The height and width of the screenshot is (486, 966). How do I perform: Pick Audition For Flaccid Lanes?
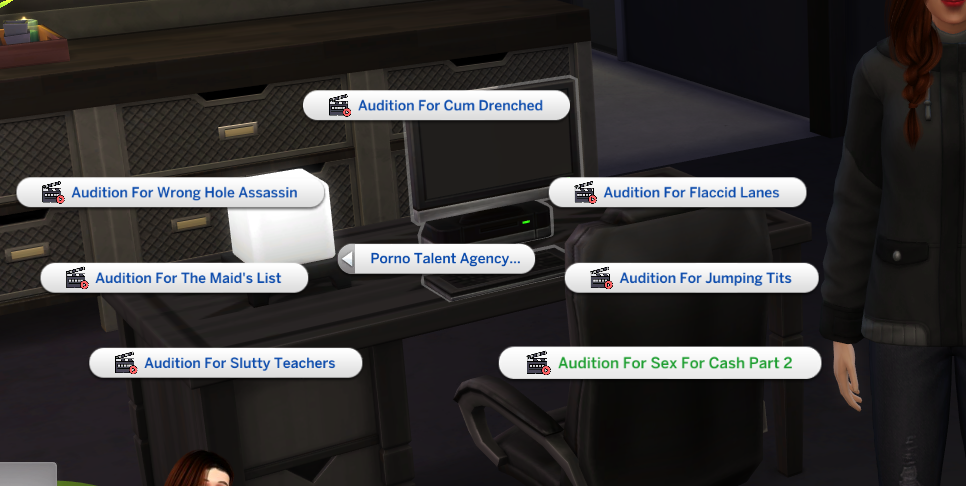(x=677, y=193)
